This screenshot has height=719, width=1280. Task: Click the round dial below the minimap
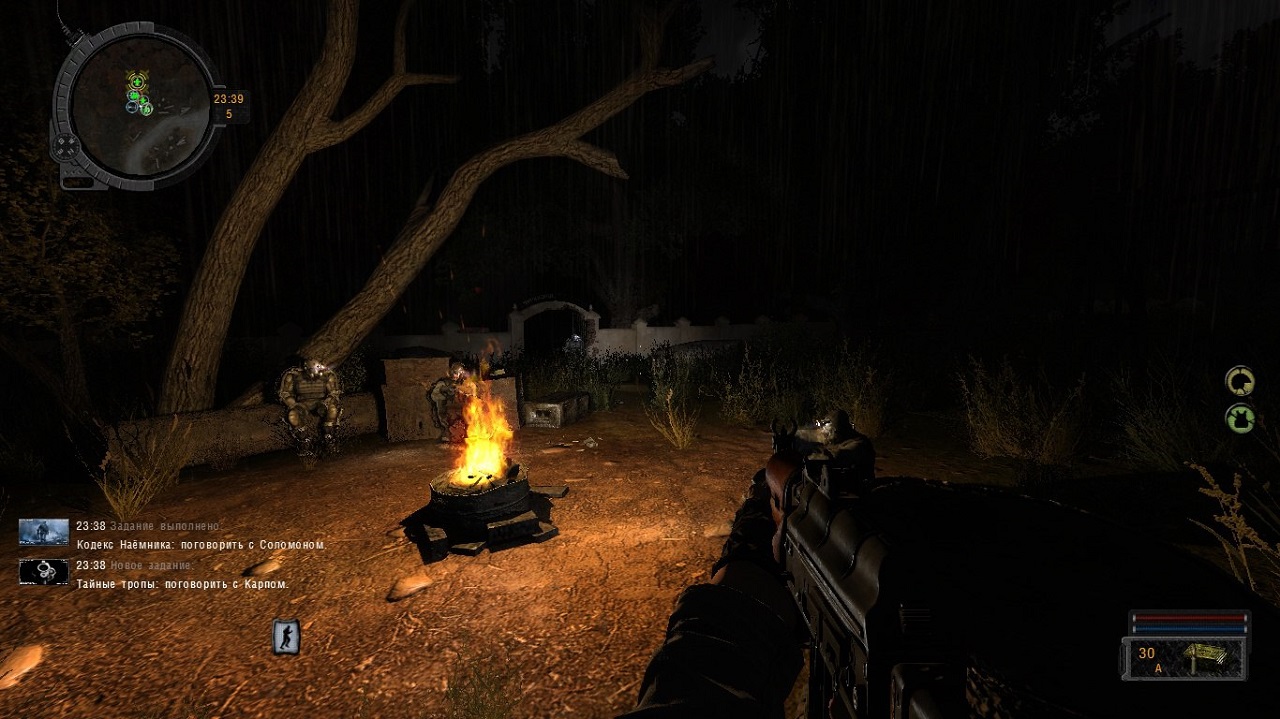(67, 147)
